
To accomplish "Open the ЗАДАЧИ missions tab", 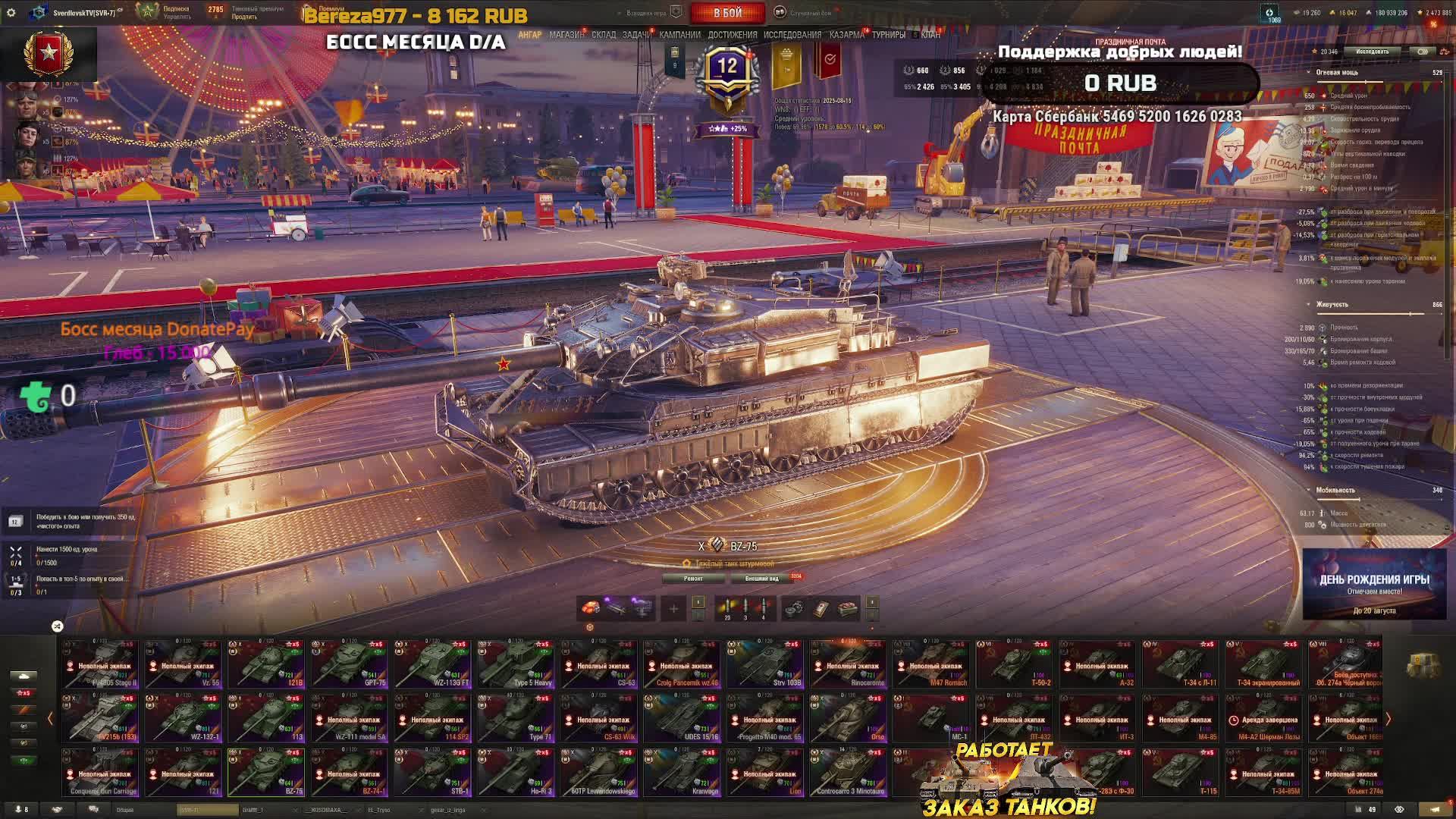I will pos(636,35).
